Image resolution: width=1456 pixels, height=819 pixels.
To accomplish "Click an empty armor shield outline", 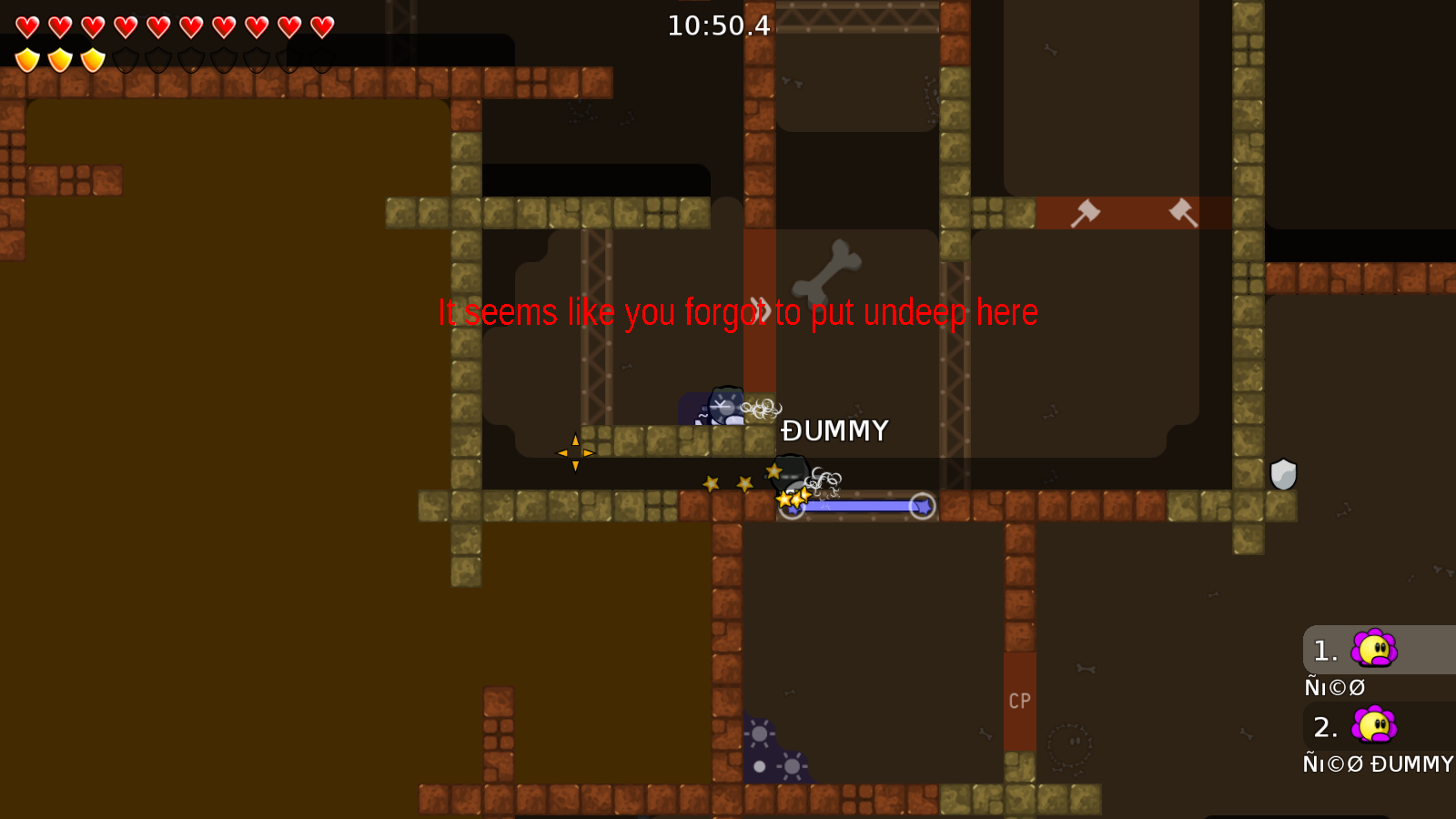I will [x=127, y=60].
